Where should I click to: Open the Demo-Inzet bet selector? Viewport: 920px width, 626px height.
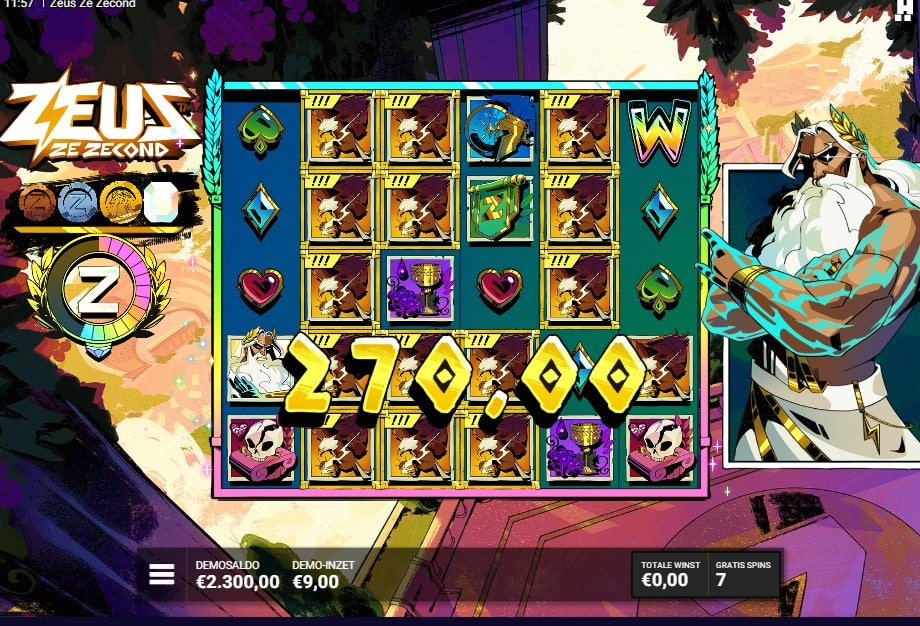coord(322,574)
